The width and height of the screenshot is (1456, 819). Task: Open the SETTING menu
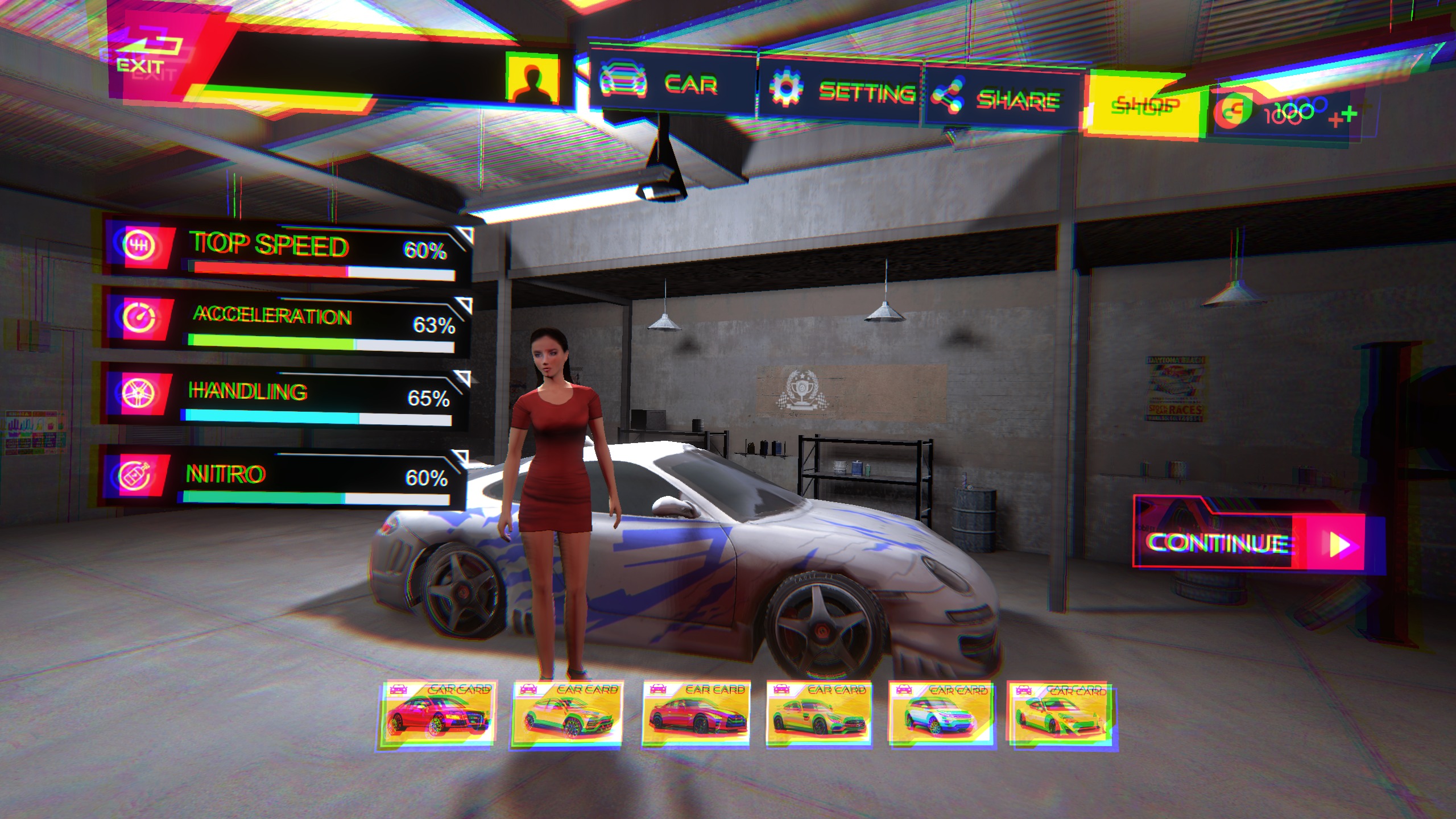click(839, 91)
